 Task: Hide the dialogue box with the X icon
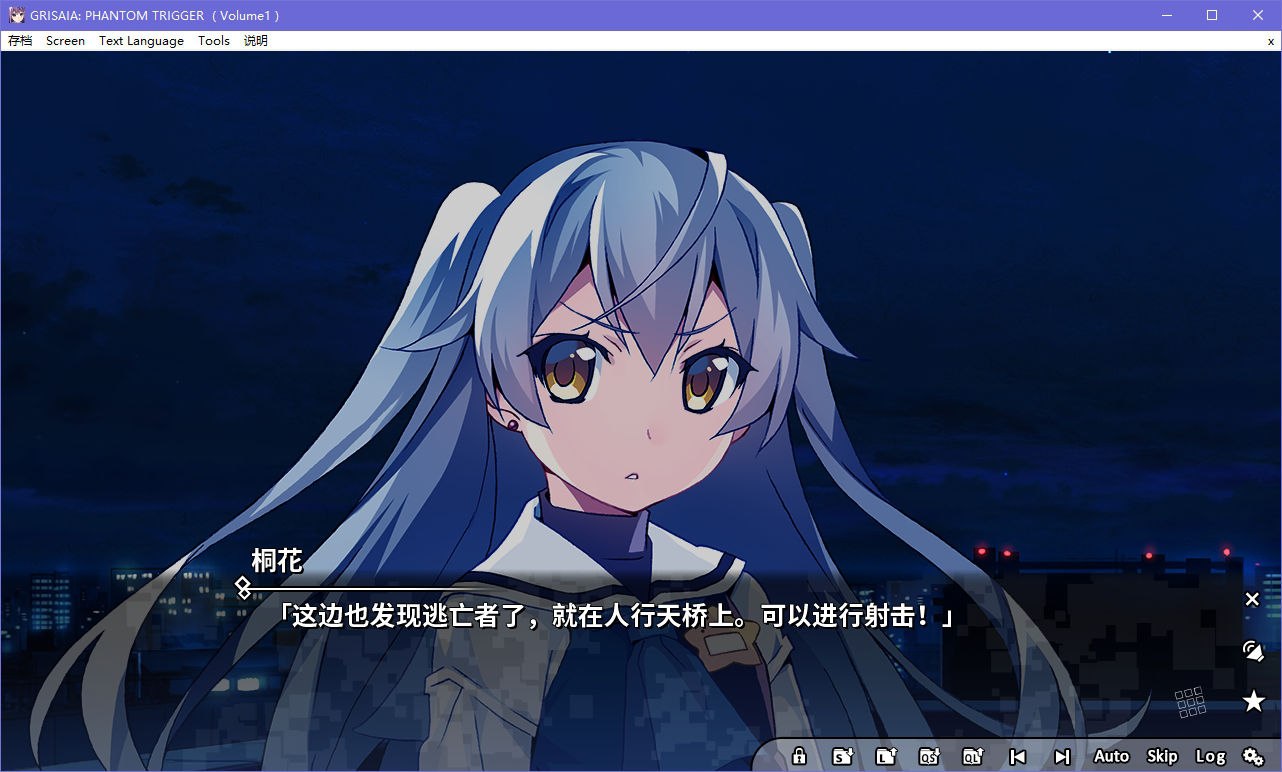click(1252, 599)
